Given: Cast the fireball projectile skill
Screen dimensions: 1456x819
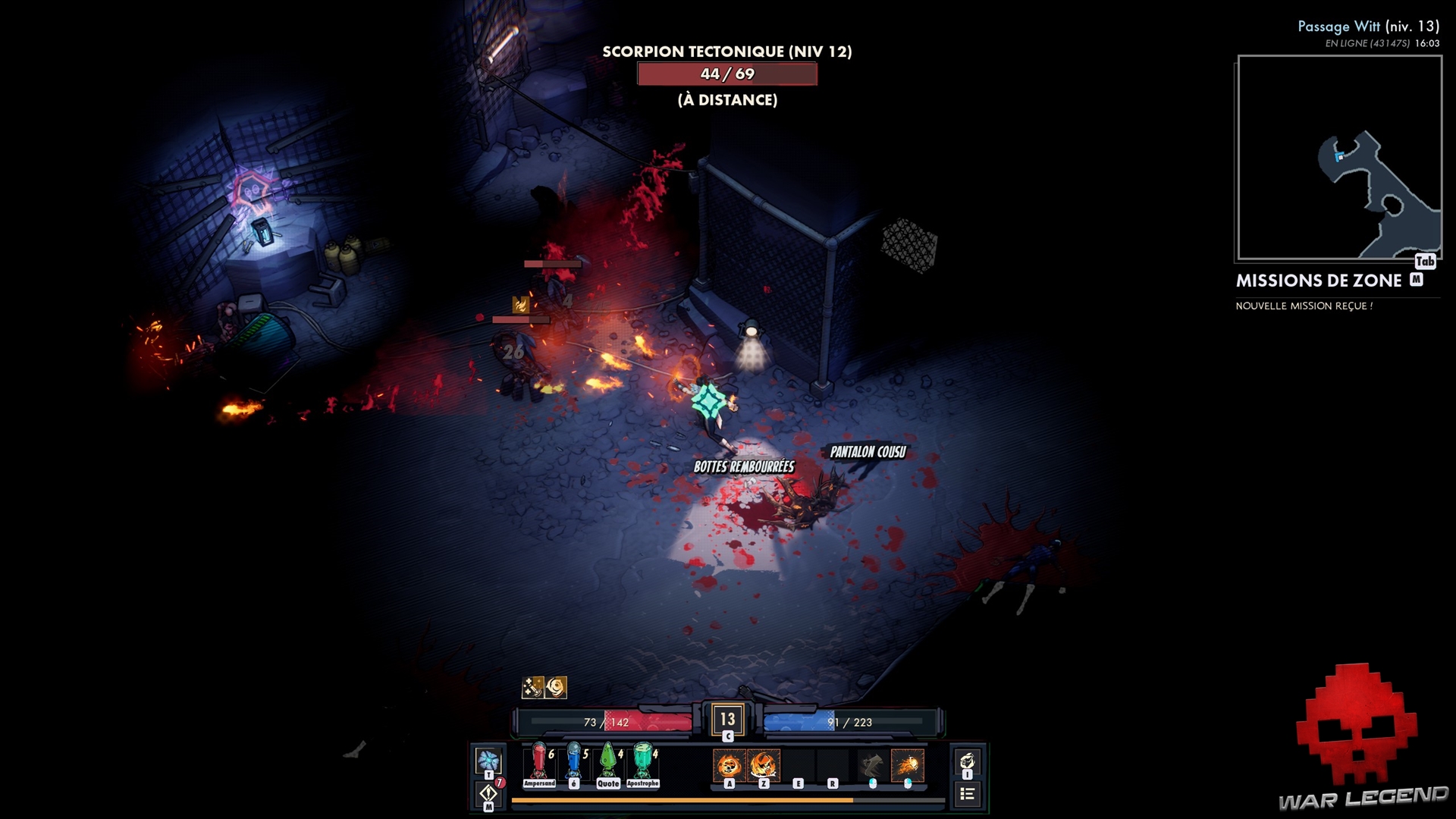Looking at the screenshot, I should (x=907, y=765).
